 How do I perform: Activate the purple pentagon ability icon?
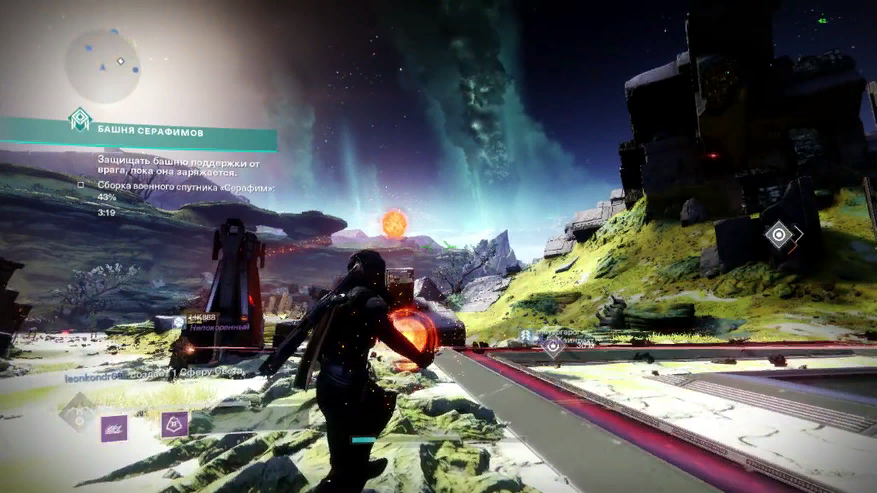pos(175,425)
